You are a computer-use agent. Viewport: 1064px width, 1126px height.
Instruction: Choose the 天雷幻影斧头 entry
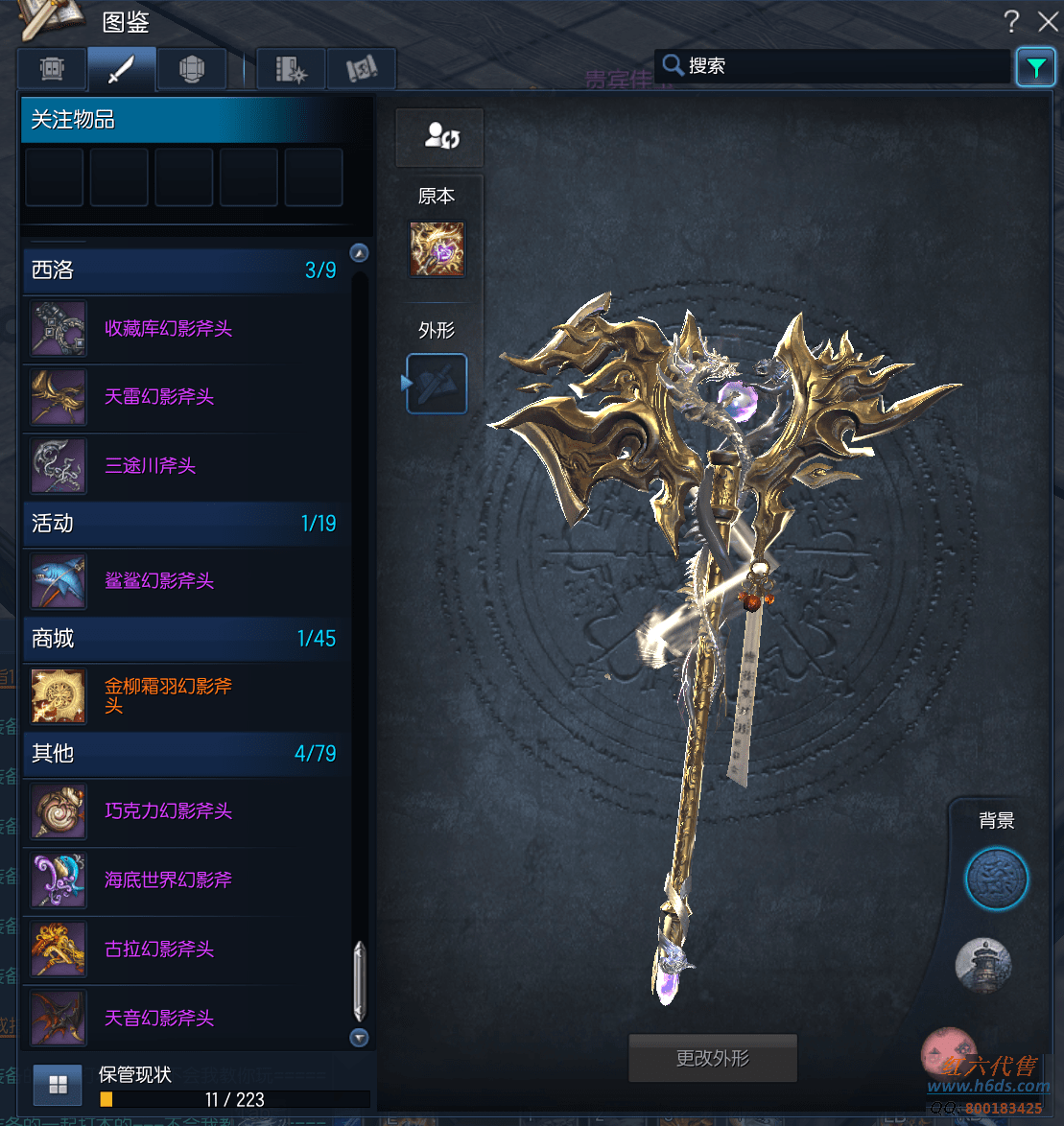(x=158, y=397)
